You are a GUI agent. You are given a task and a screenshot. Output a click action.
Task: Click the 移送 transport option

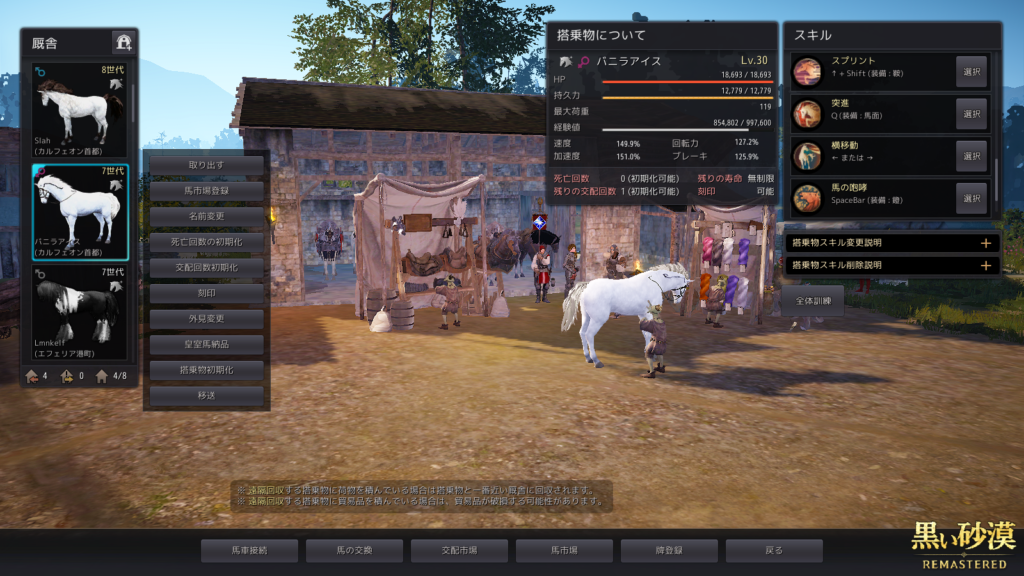206,397
